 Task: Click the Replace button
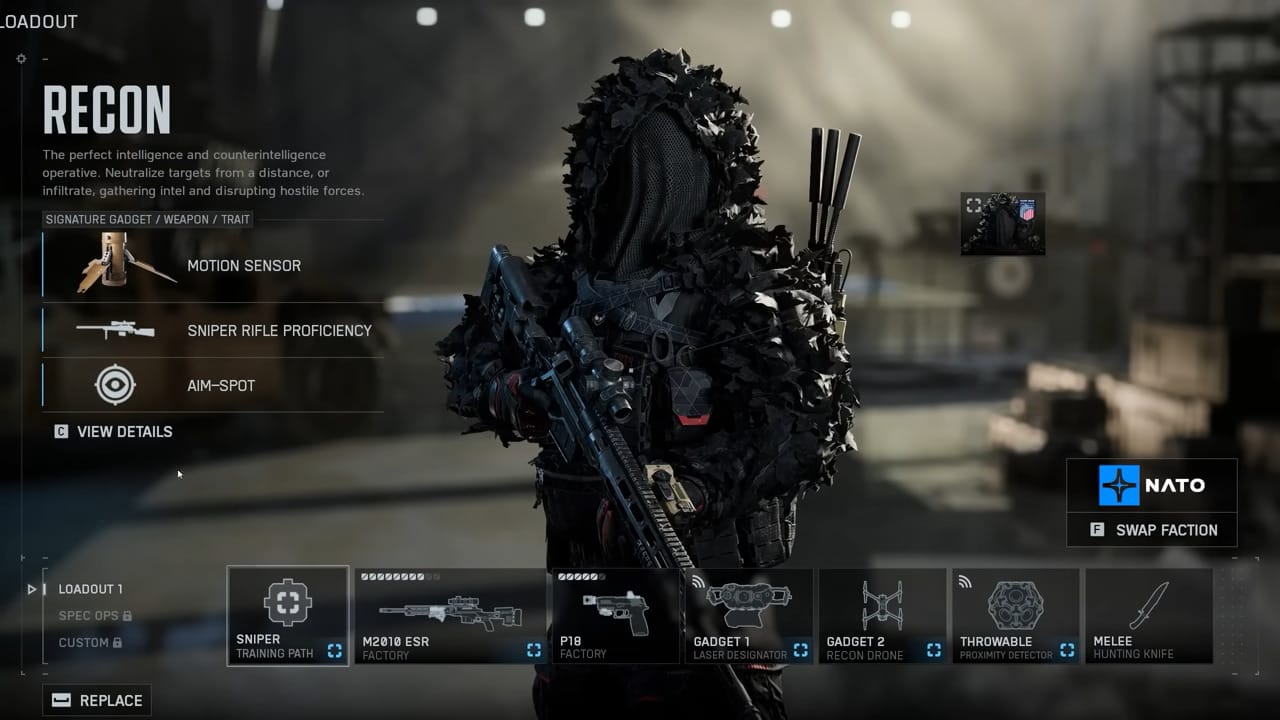(97, 700)
